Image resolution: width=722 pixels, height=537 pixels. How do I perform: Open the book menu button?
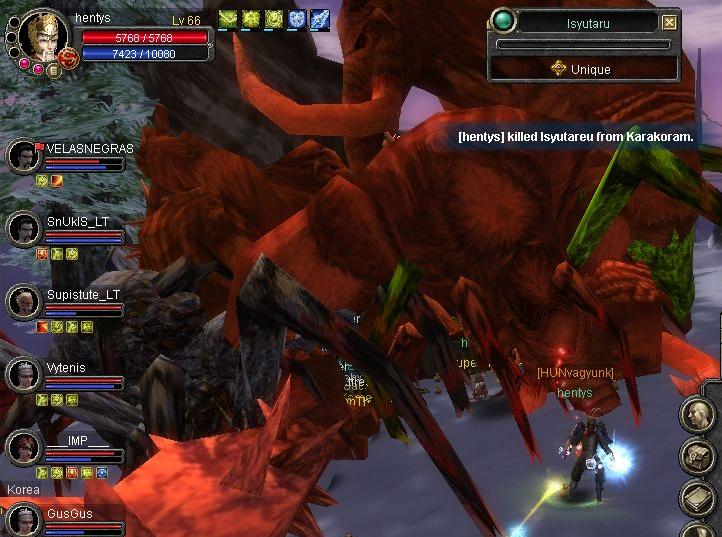click(696, 498)
